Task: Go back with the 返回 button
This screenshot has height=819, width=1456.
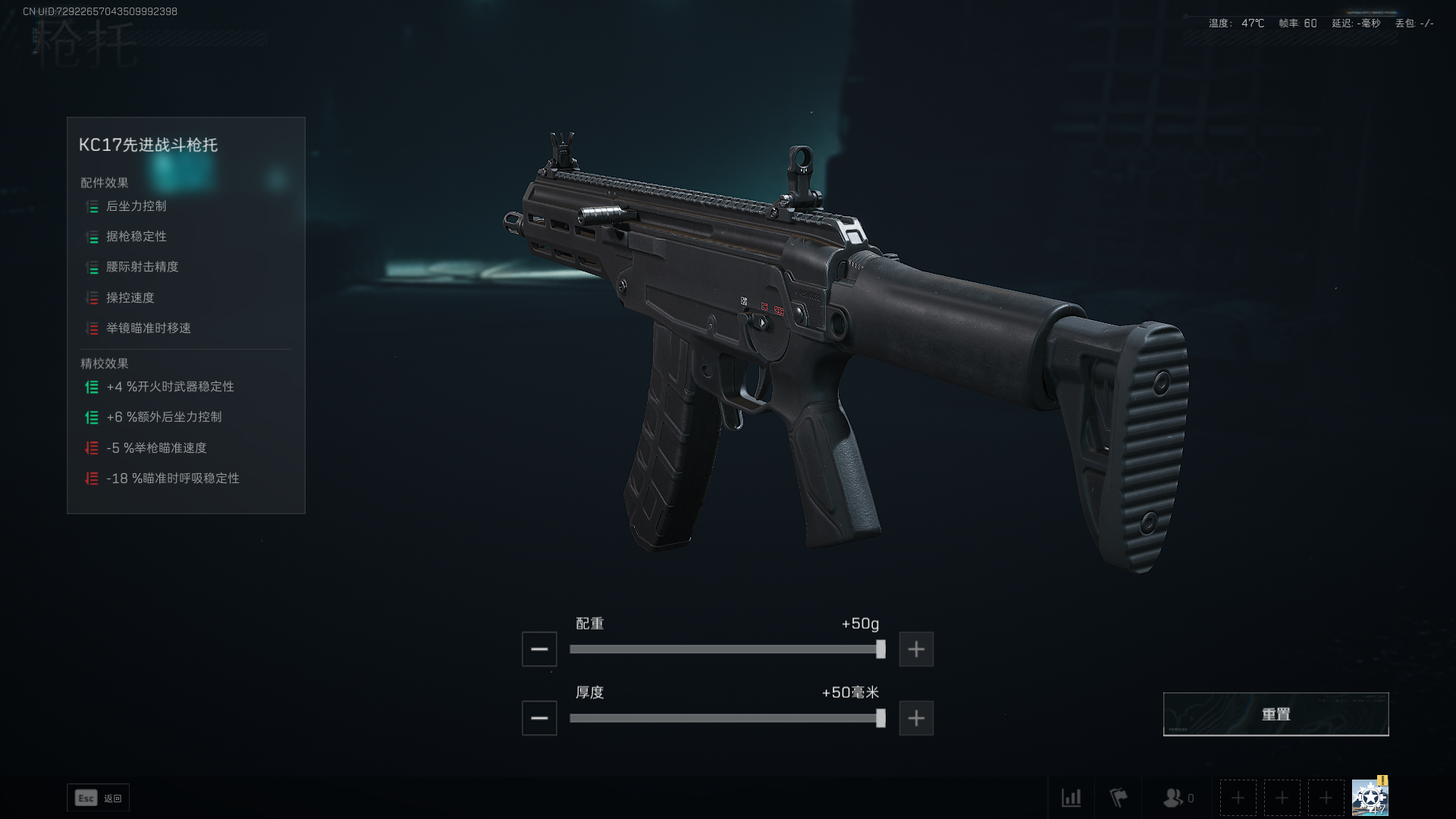Action: (x=99, y=798)
